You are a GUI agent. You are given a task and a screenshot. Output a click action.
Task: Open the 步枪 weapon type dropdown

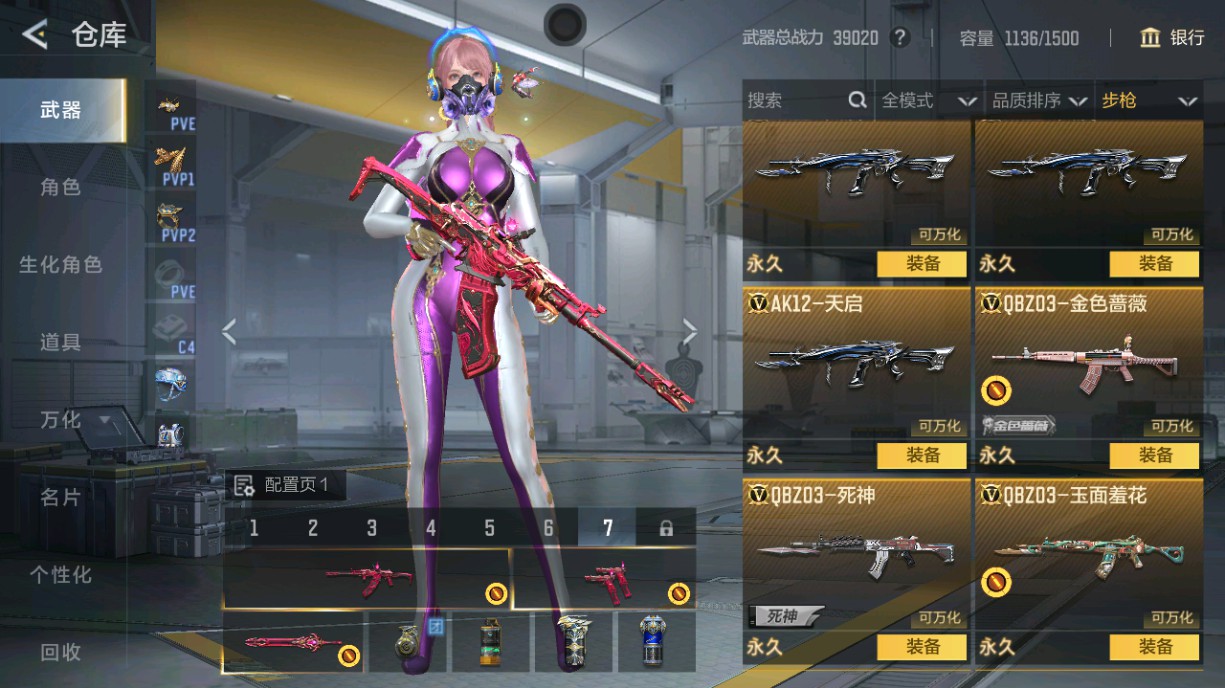(x=1149, y=100)
